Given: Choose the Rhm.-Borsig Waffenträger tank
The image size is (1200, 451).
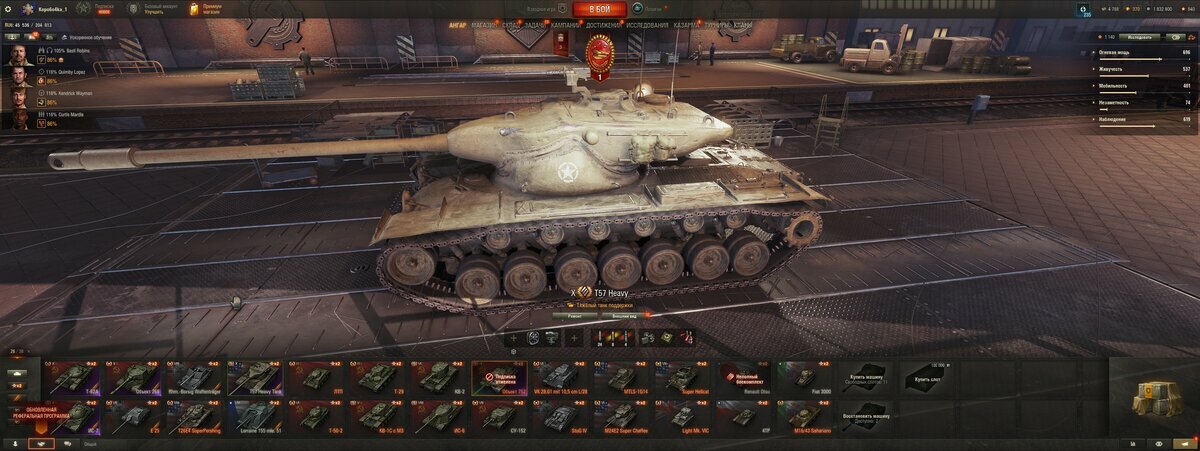Looking at the screenshot, I should pyautogui.click(x=194, y=378).
